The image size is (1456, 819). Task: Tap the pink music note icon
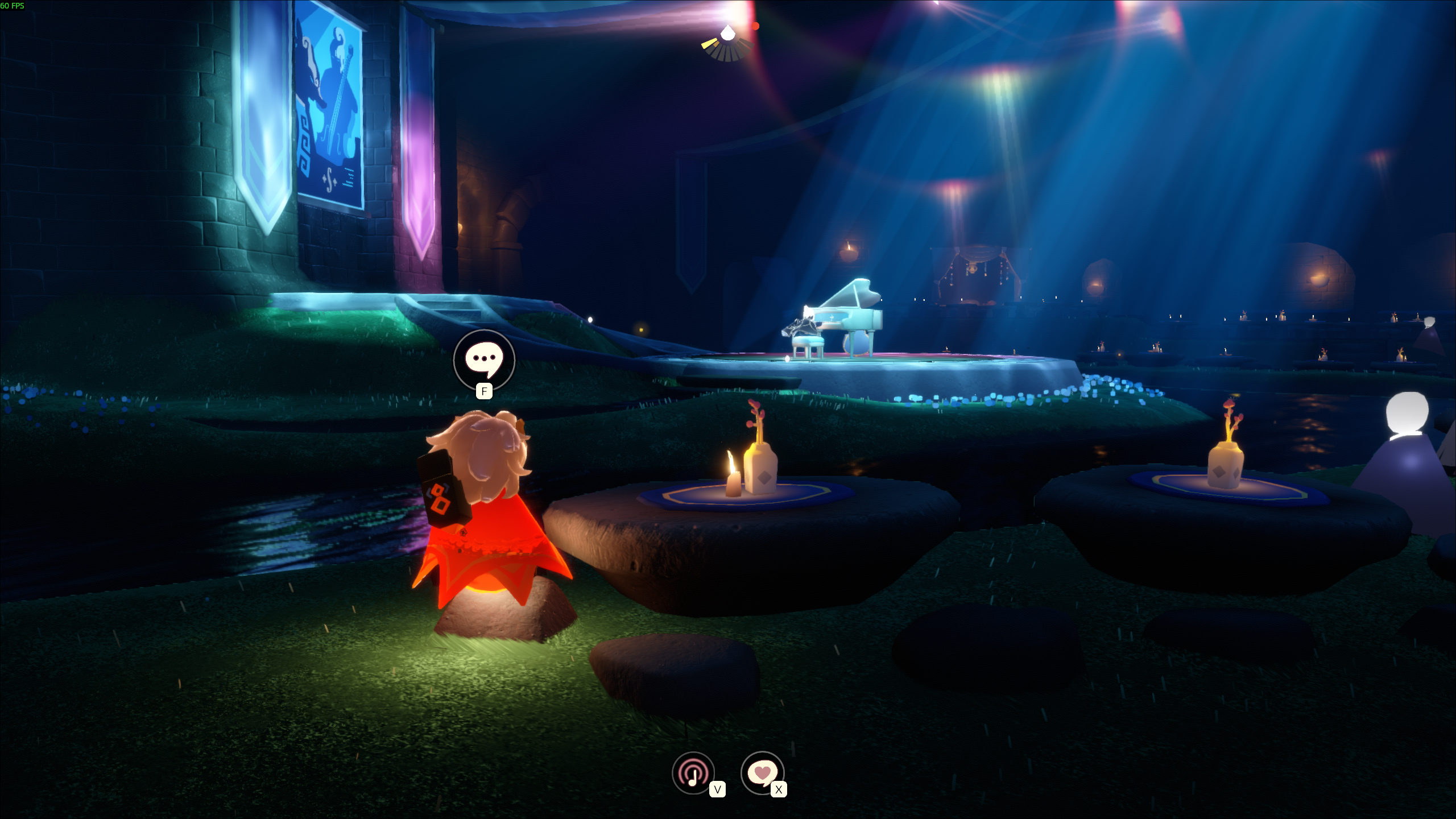tap(693, 773)
